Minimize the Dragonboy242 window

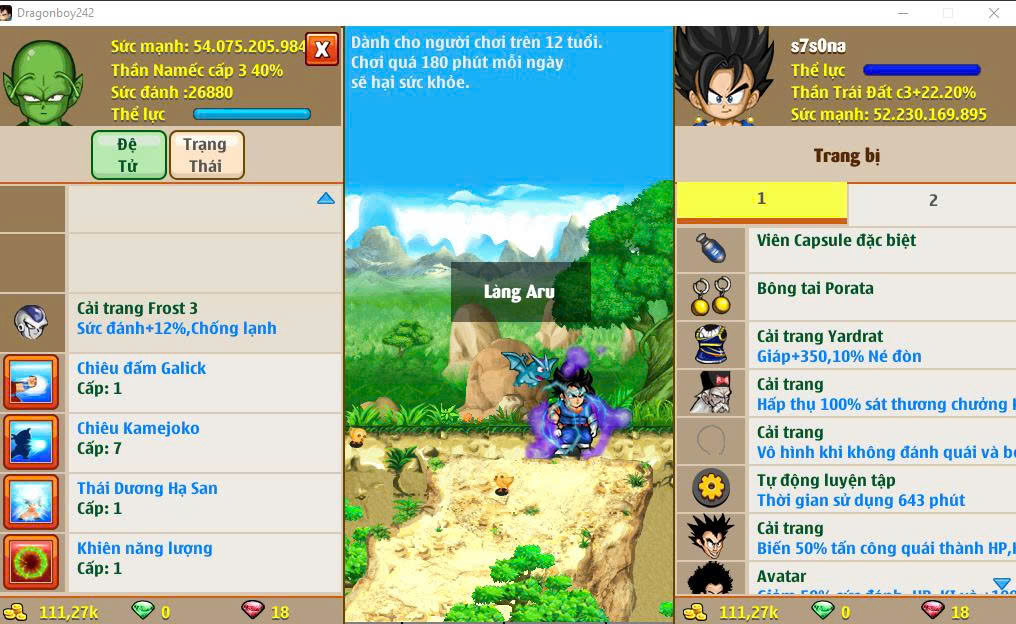pyautogui.click(x=902, y=13)
